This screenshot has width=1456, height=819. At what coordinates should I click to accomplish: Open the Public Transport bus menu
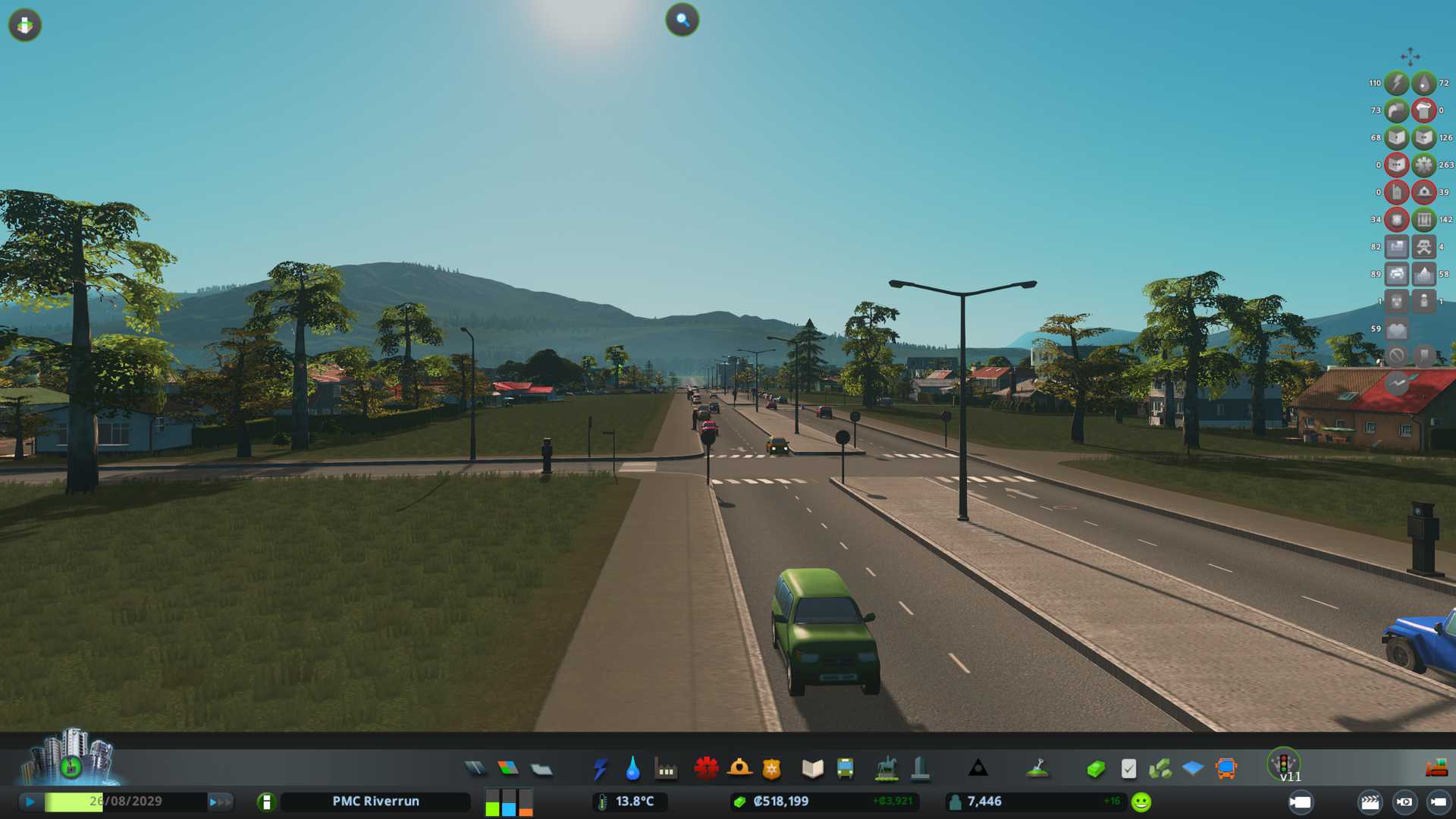[x=845, y=769]
